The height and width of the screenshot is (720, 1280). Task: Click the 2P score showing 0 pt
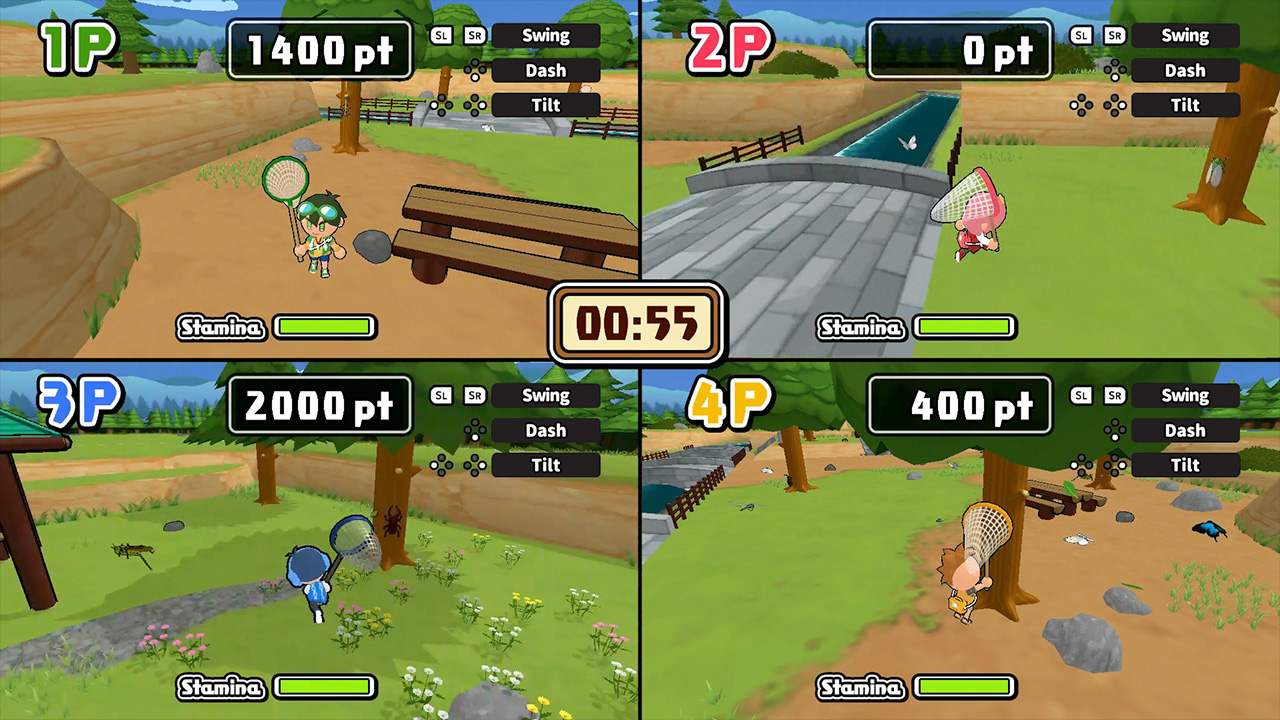(959, 50)
